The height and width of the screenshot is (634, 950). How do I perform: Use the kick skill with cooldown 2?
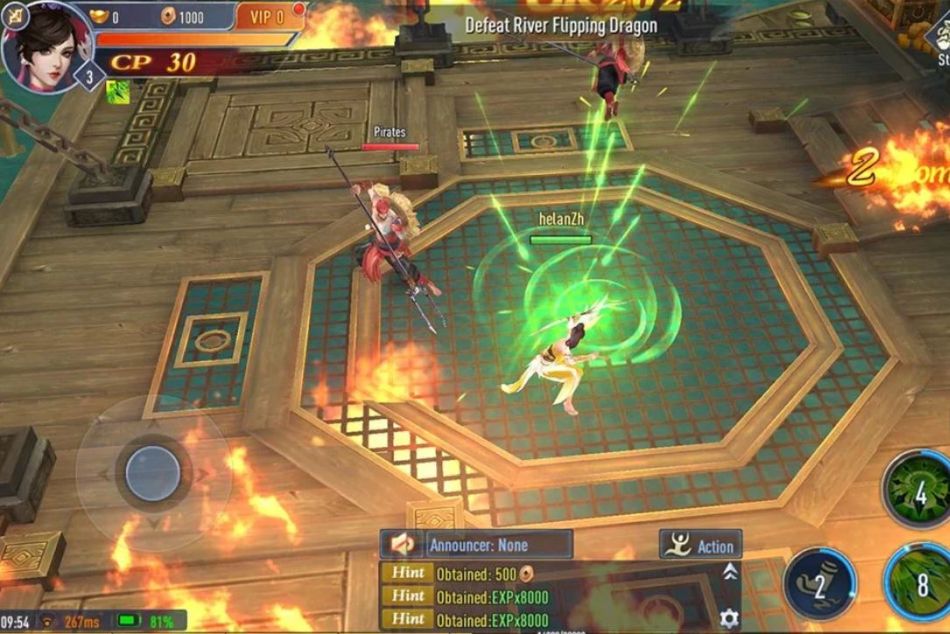tap(819, 583)
